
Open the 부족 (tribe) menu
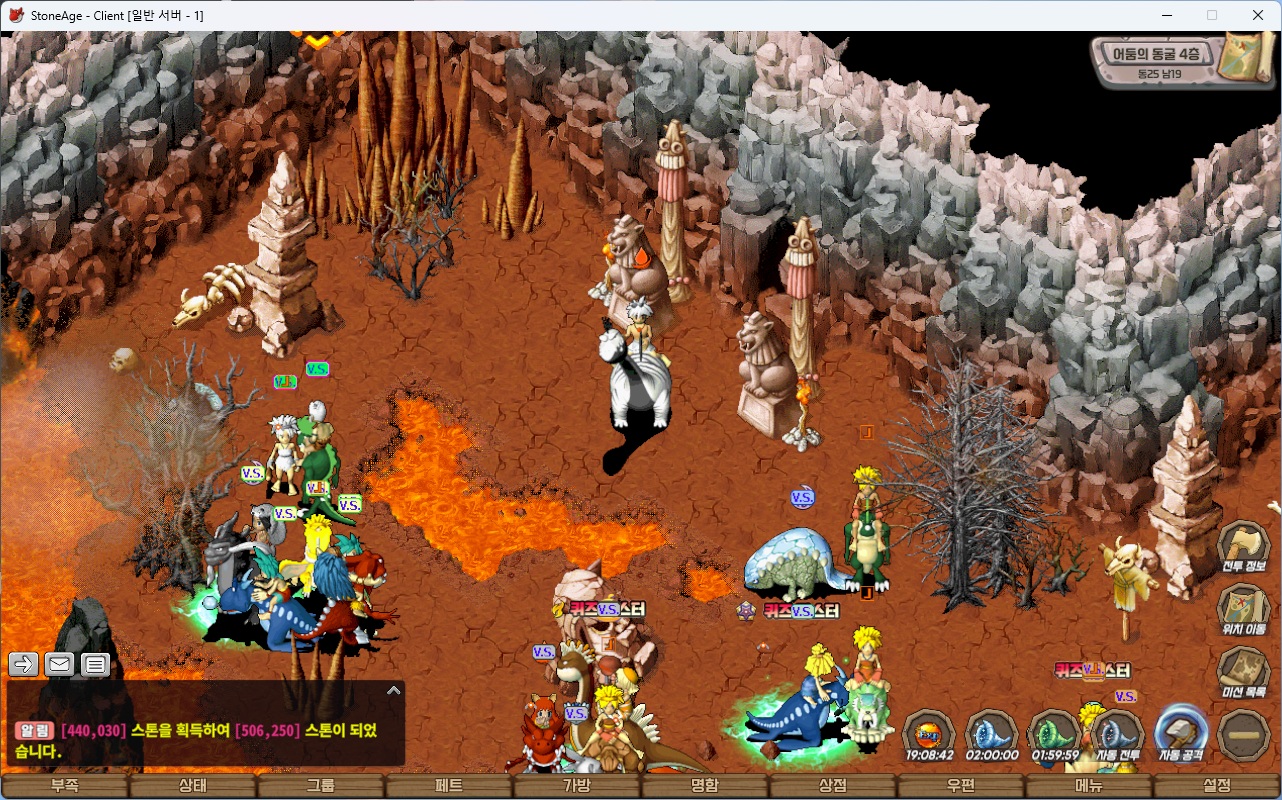click(x=65, y=786)
